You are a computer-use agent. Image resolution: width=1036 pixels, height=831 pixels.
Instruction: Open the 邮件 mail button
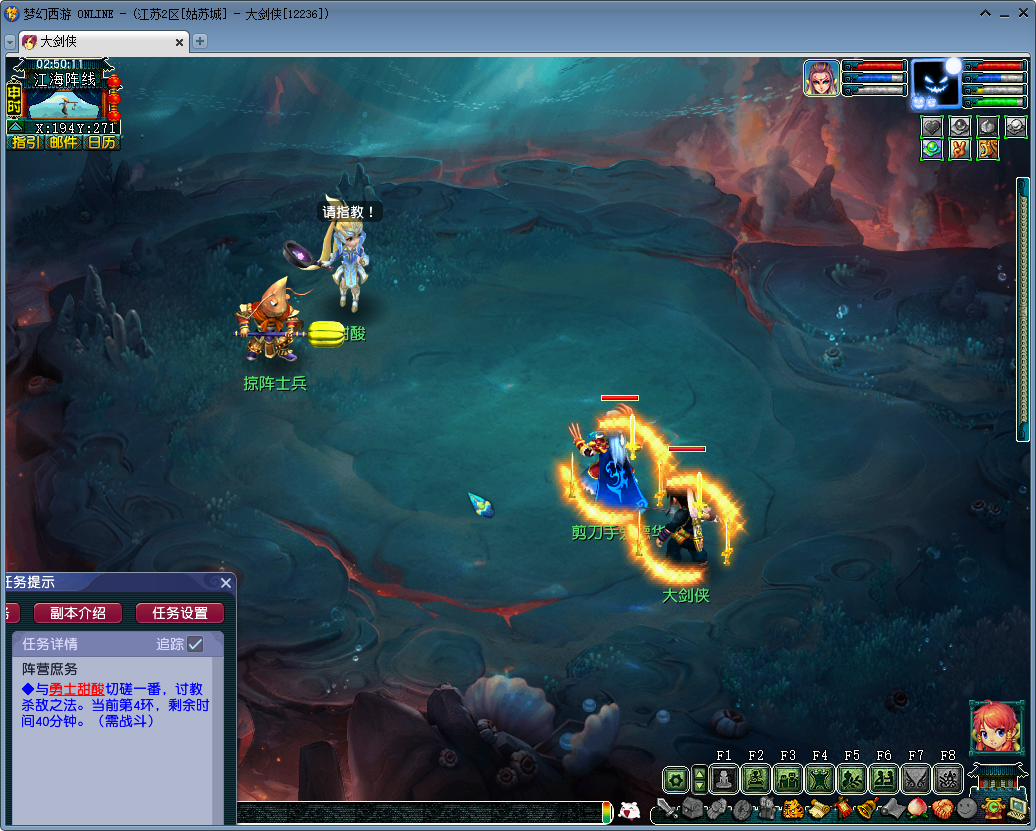pyautogui.click(x=64, y=142)
